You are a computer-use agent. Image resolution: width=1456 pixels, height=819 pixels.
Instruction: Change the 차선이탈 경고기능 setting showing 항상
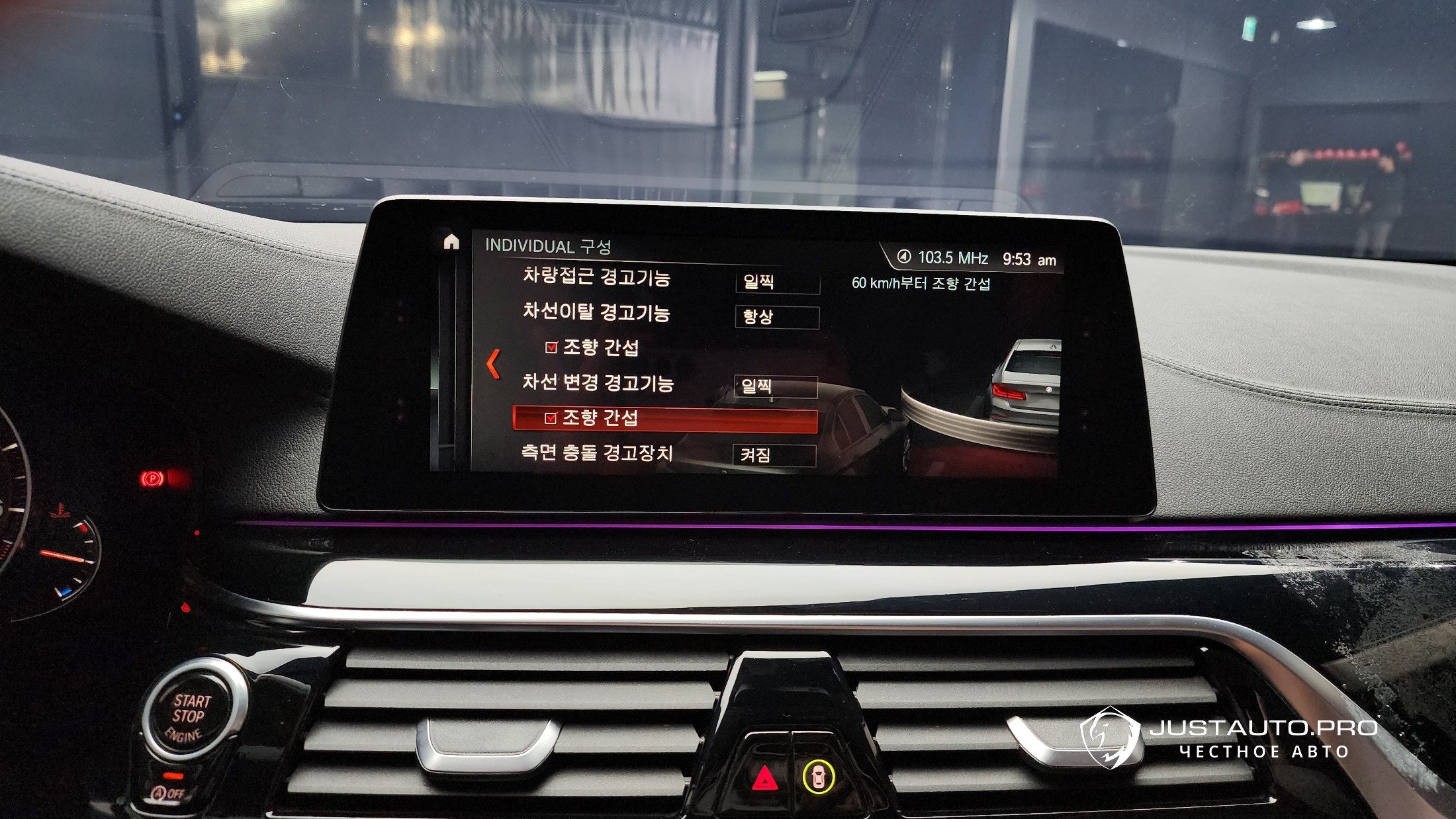click(776, 317)
